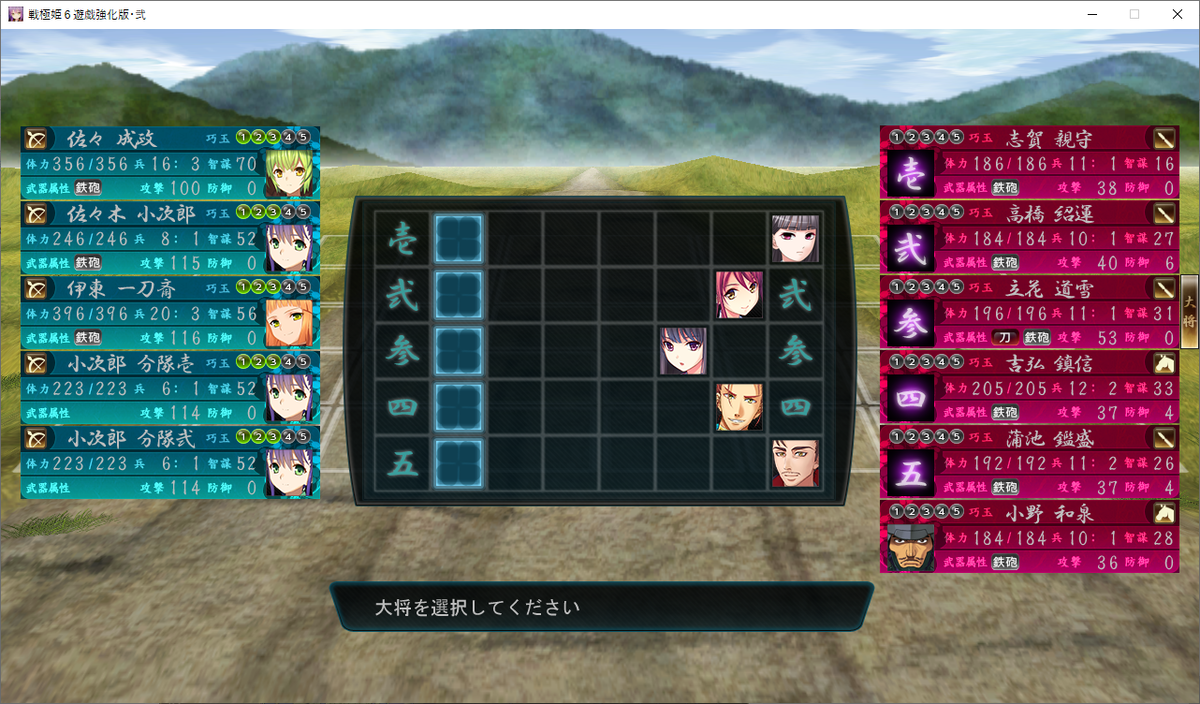Select the highlighted blue tile in row 五

(459, 463)
